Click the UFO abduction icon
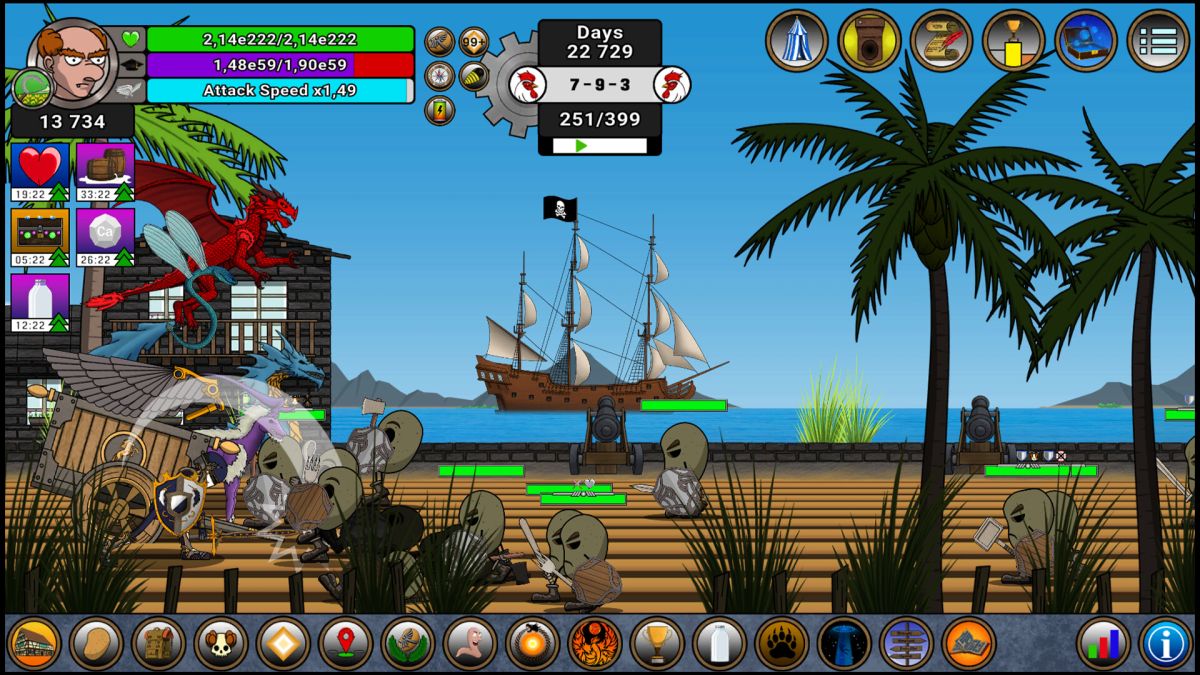Image resolution: width=1200 pixels, height=675 pixels. tap(844, 643)
